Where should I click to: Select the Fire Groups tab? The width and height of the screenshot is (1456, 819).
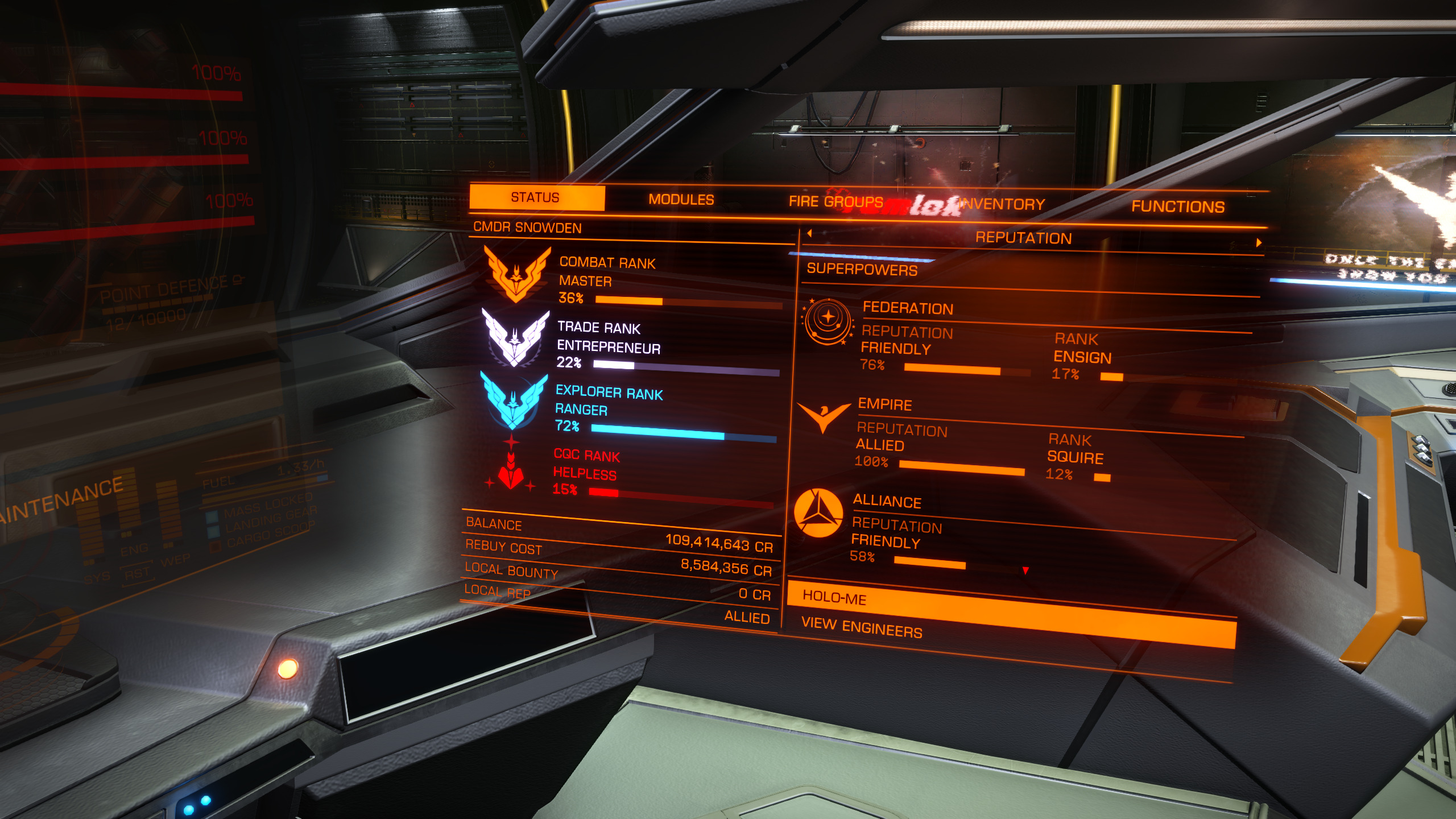[x=835, y=201]
